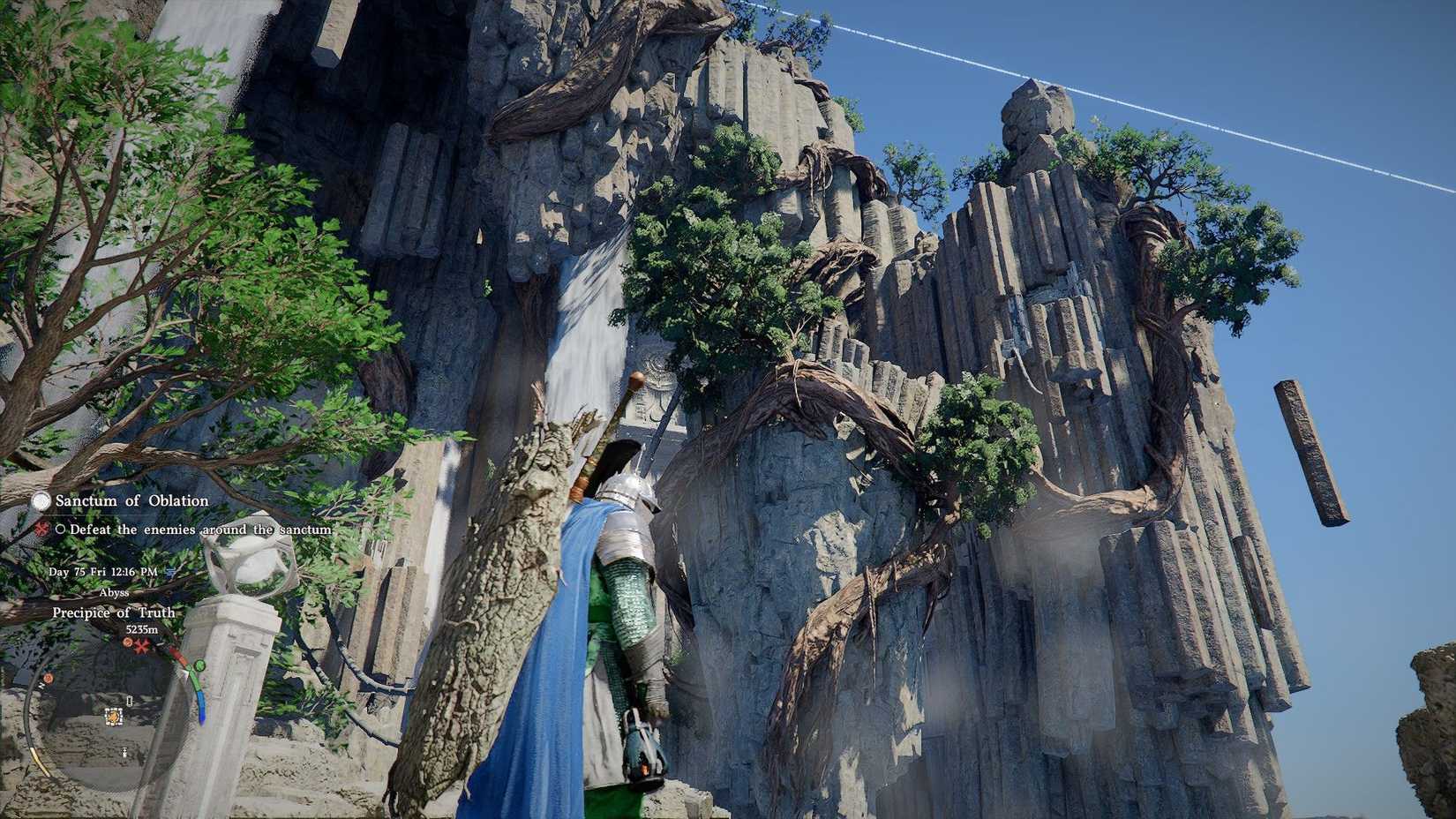This screenshot has width=1456, height=819.
Task: Click the orange quest icon at the minimap center
Action: pos(112,717)
